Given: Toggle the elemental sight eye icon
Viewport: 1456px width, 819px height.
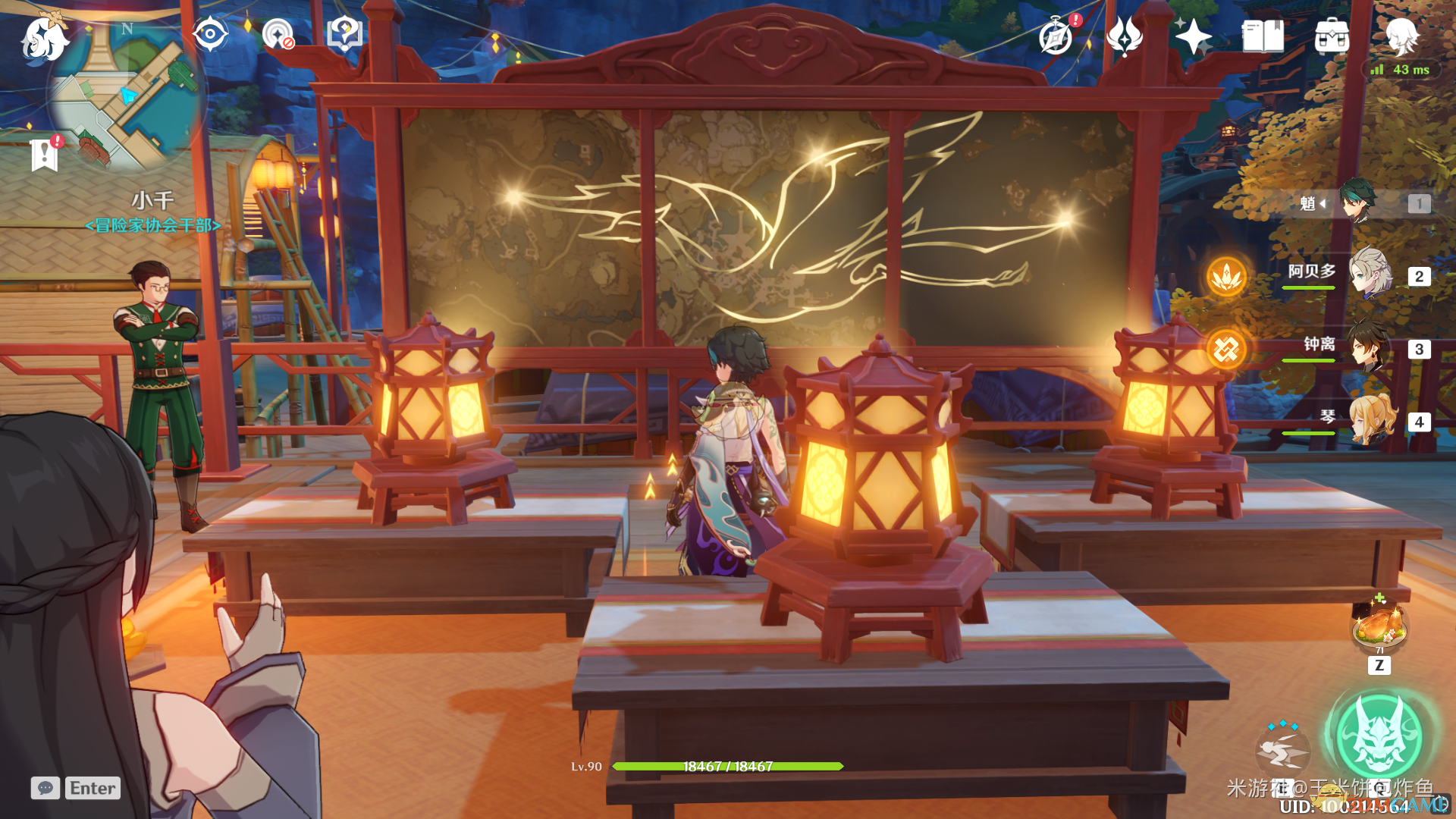Looking at the screenshot, I should tap(209, 34).
